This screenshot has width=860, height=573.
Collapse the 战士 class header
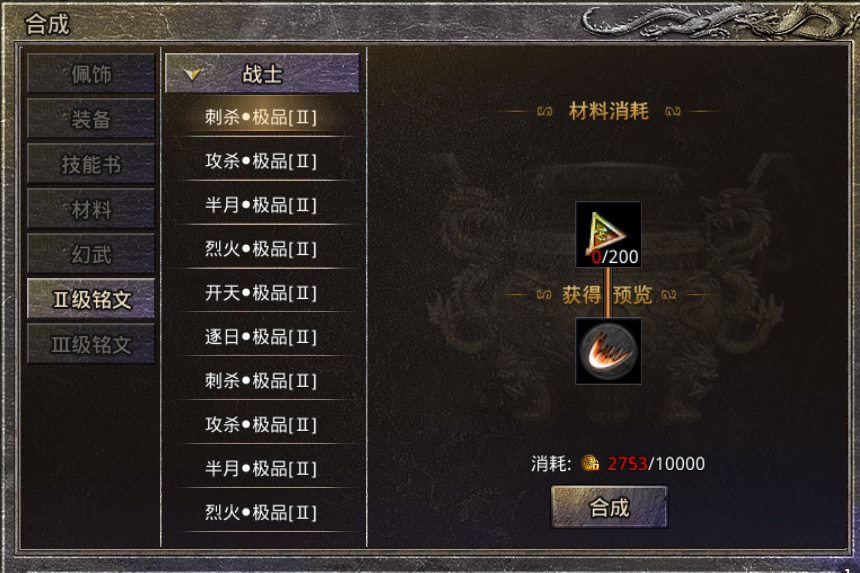pyautogui.click(x=262, y=74)
